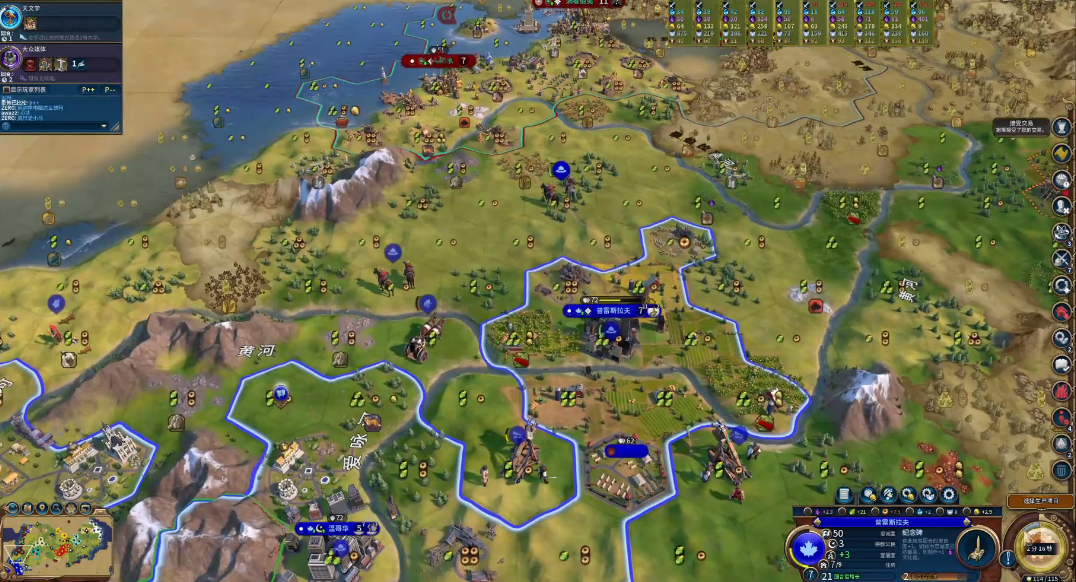The height and width of the screenshot is (582, 1076).
Task: Open the city details list icon
Action: click(844, 494)
